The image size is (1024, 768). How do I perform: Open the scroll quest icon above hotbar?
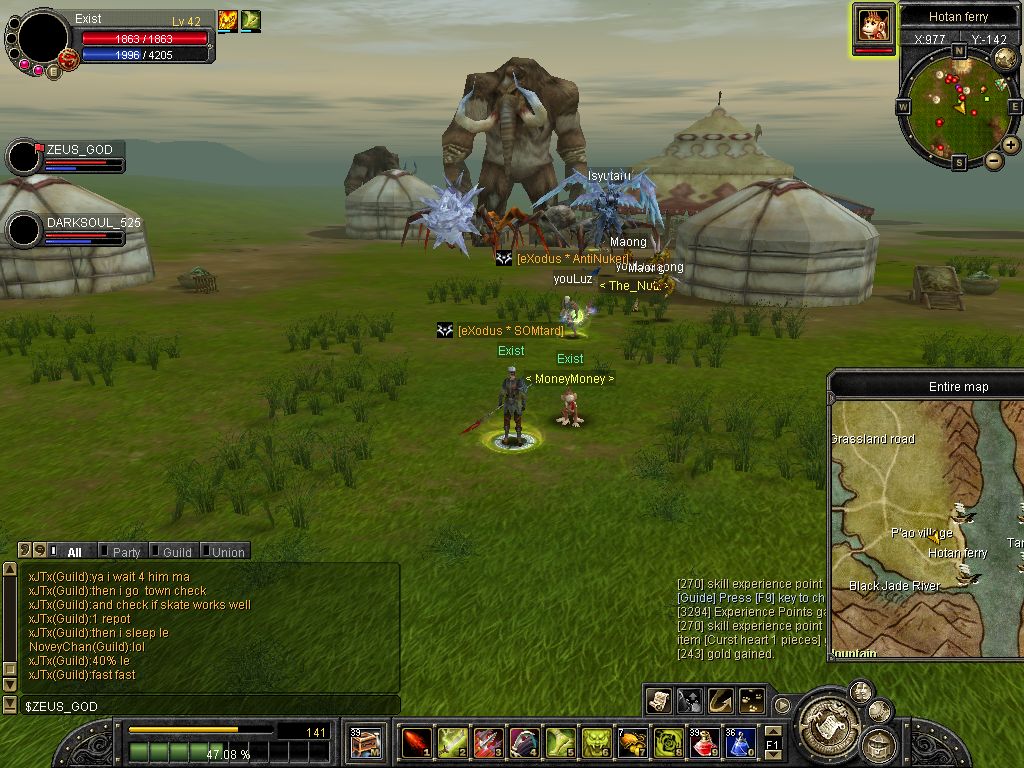coord(659,700)
